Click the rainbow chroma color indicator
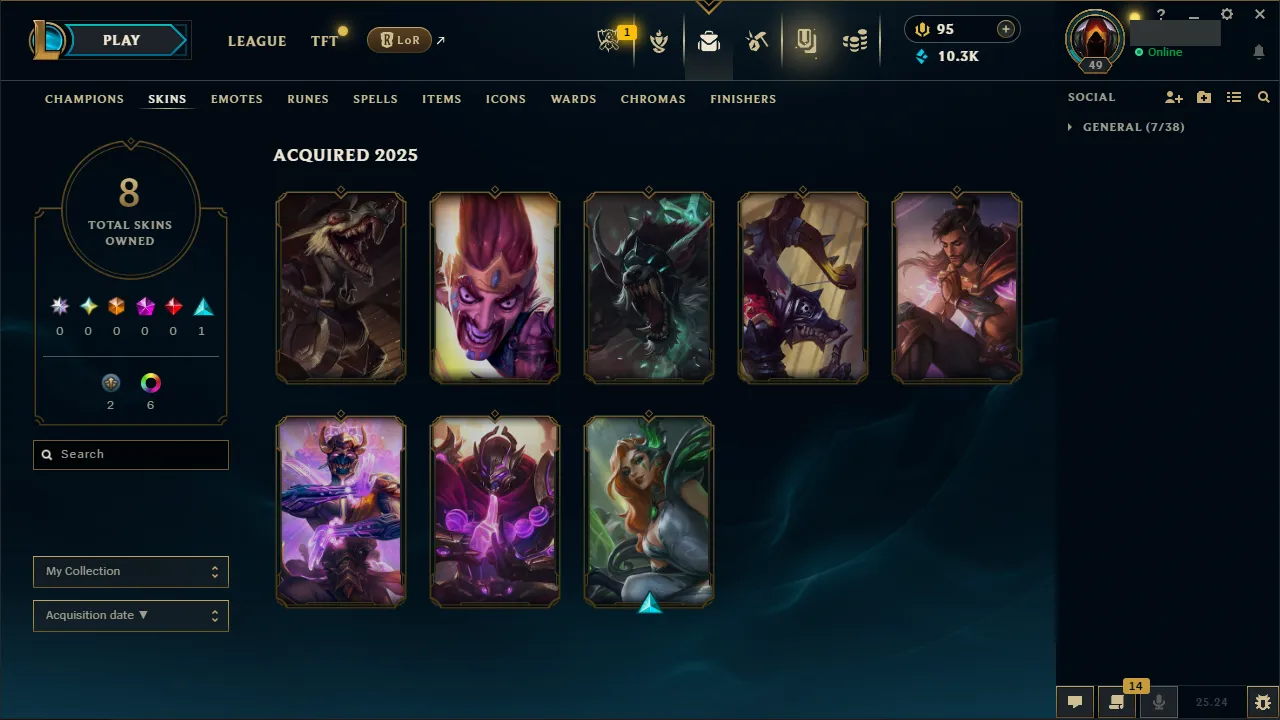The image size is (1280, 720). [150, 381]
